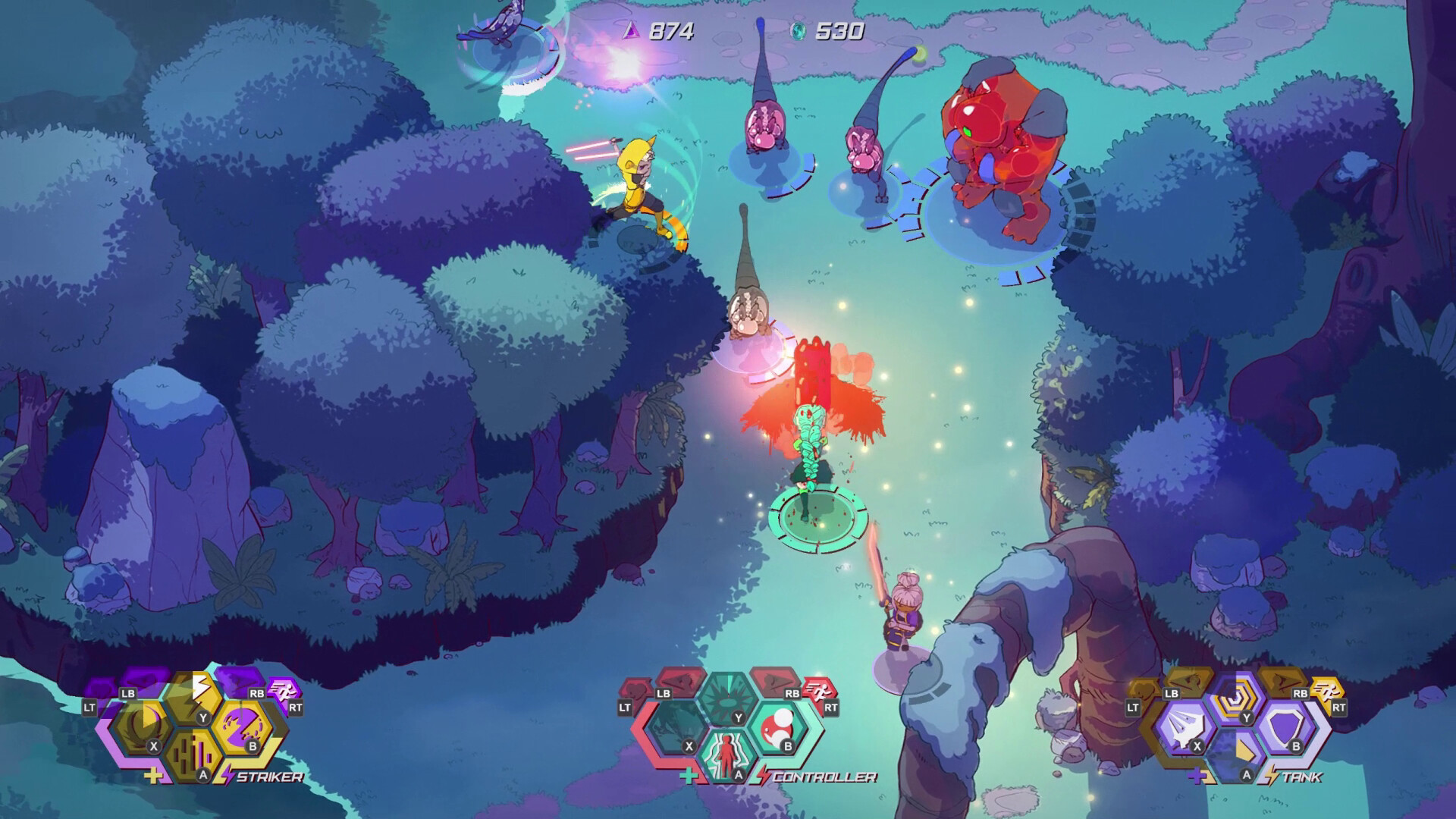This screenshot has width=1456, height=819.
Task: Click the purple triangle icon beside the 874 counter
Action: [x=630, y=32]
